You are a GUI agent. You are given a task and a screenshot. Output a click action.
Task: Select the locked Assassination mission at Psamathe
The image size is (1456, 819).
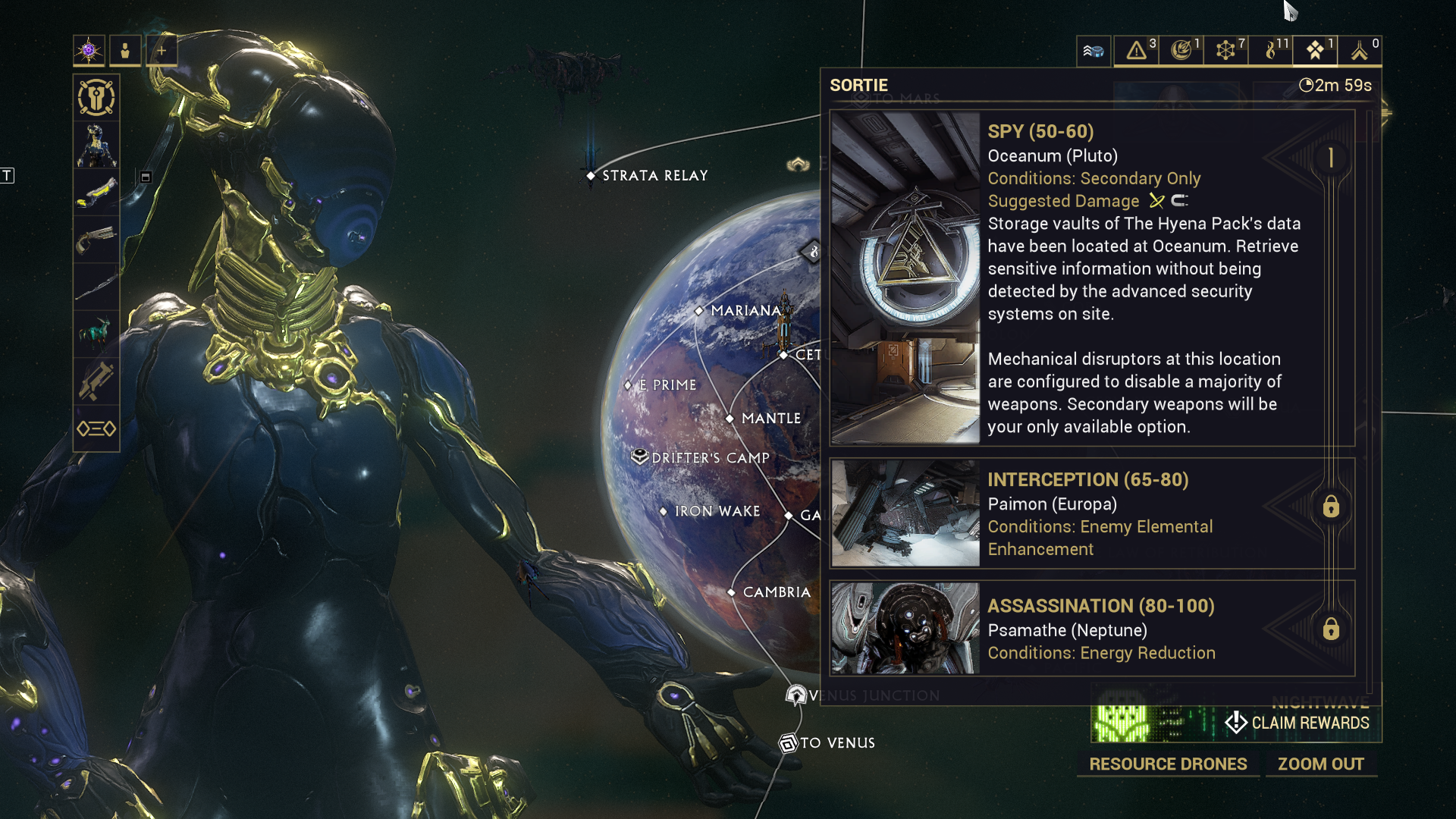(x=1092, y=629)
